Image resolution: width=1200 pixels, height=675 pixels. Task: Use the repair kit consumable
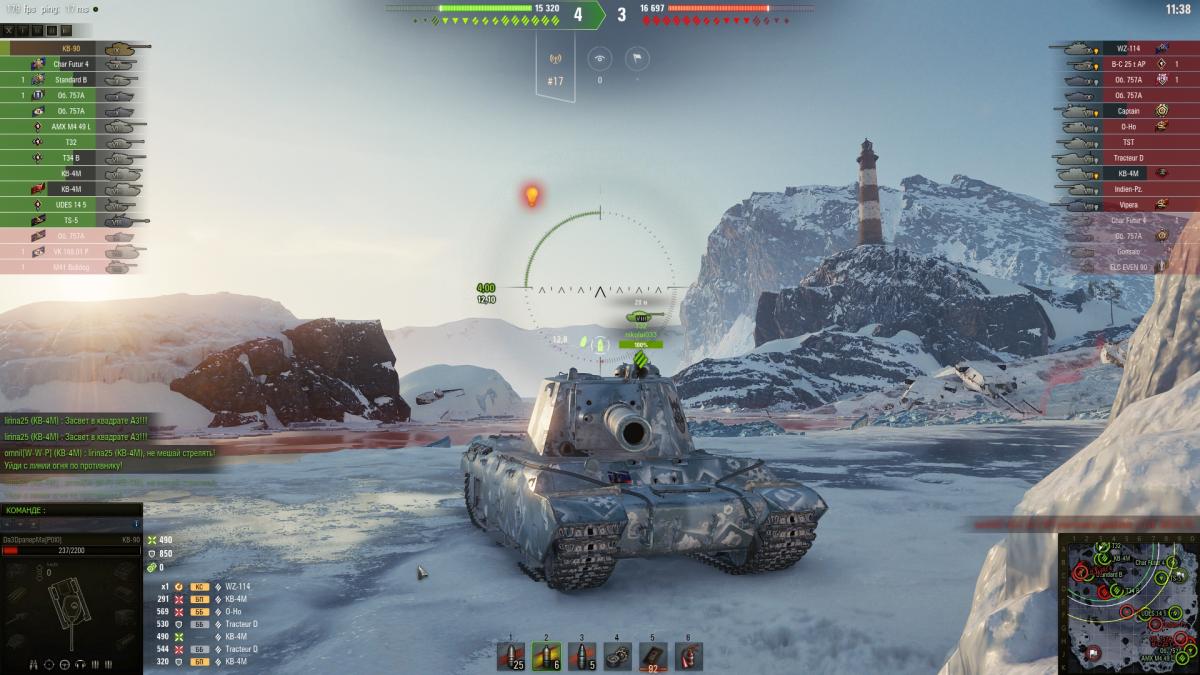coord(617,656)
